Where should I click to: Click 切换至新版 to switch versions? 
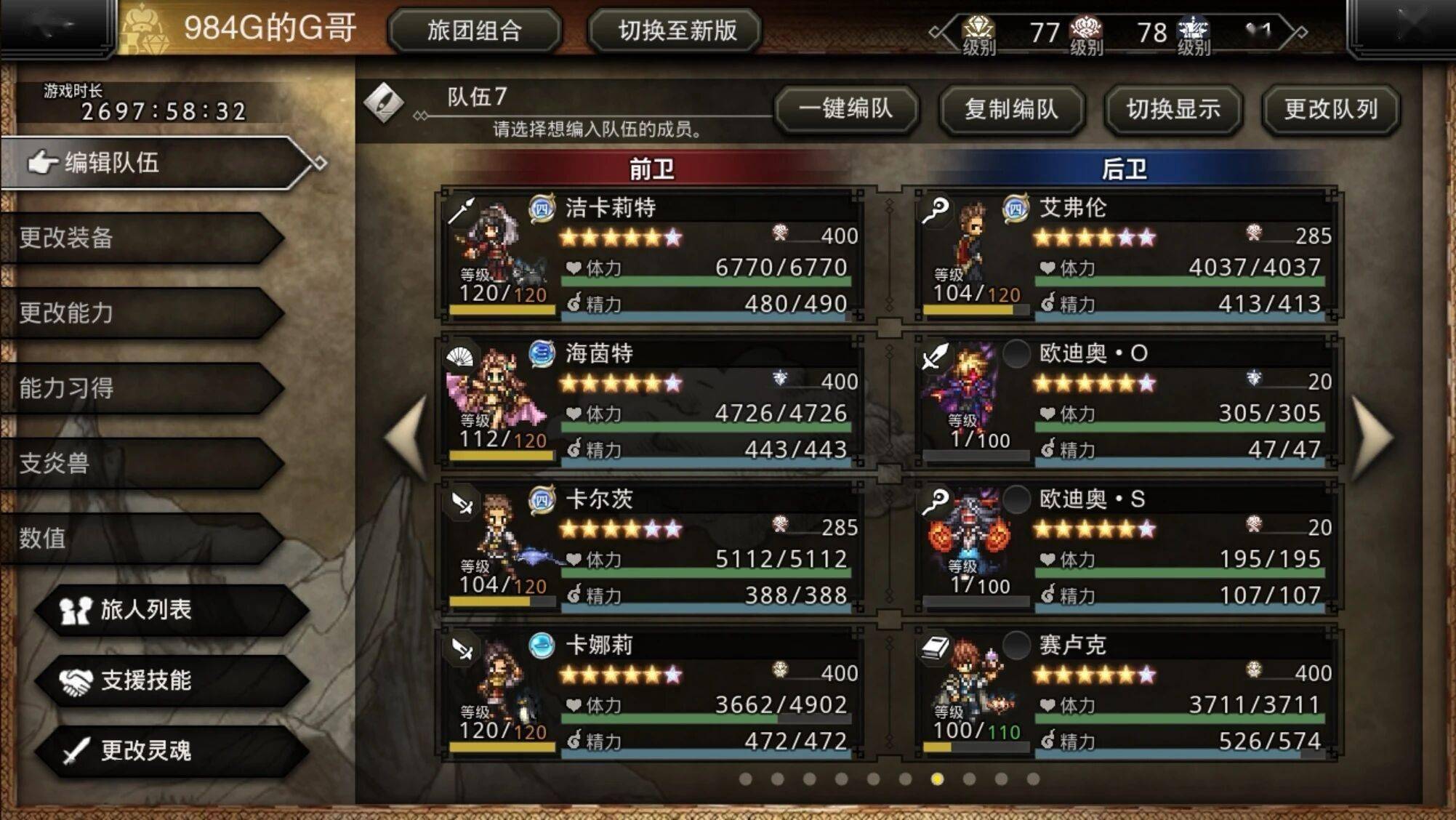pyautogui.click(x=676, y=31)
